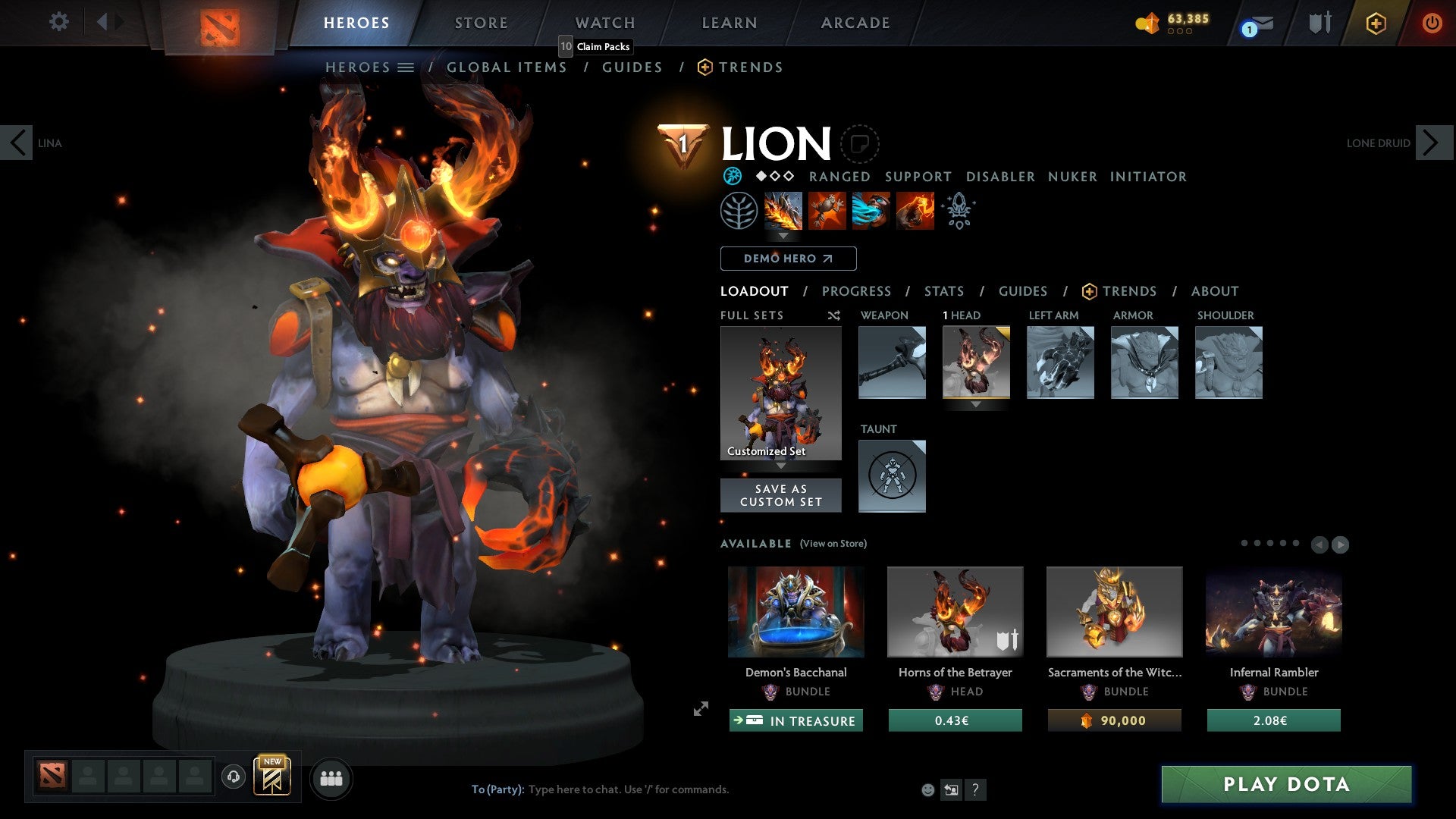Screen dimensions: 1456x819
Task: Expand the HEAD slot dropdown arrow
Action: [x=977, y=406]
